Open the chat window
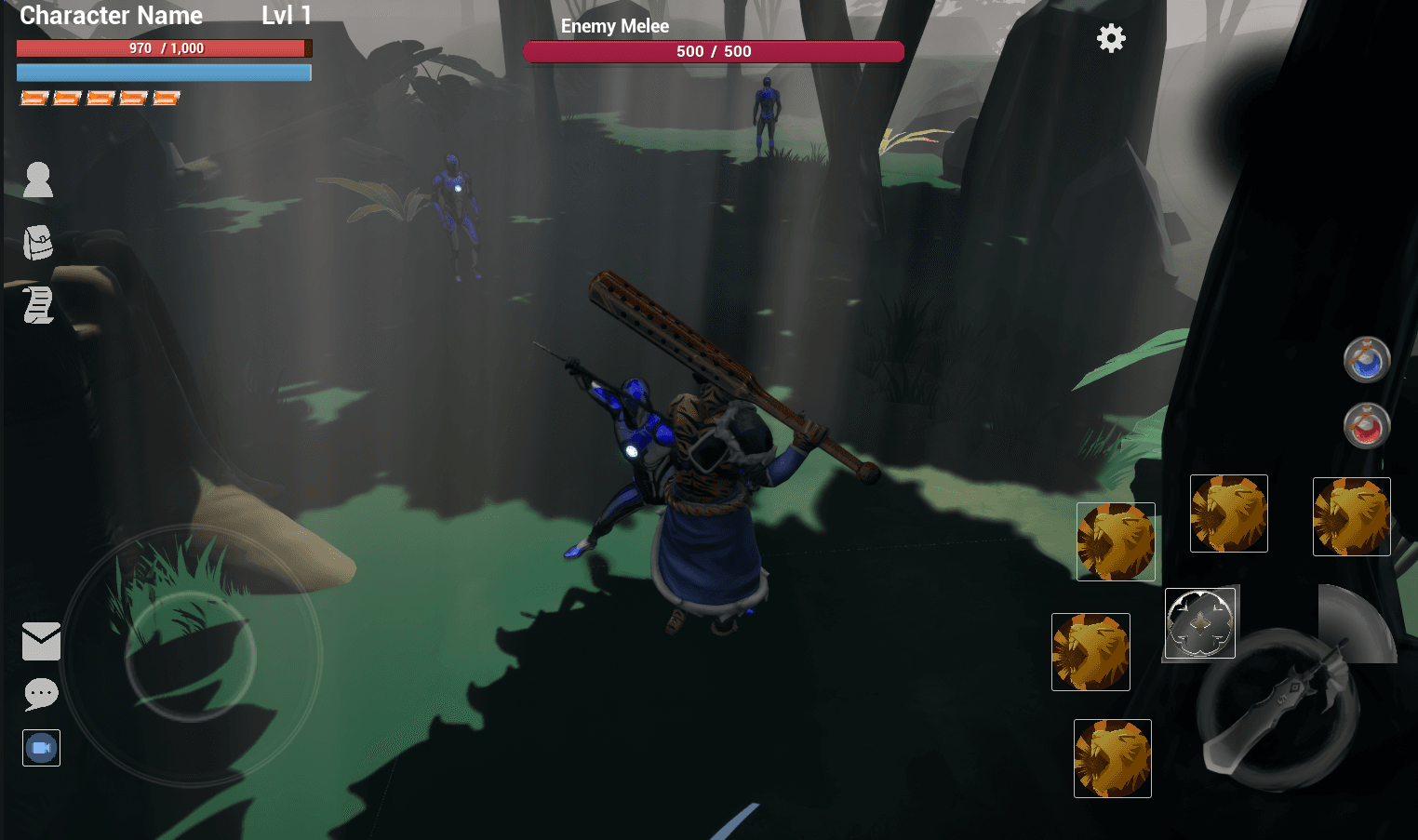The image size is (1418, 840). click(40, 695)
